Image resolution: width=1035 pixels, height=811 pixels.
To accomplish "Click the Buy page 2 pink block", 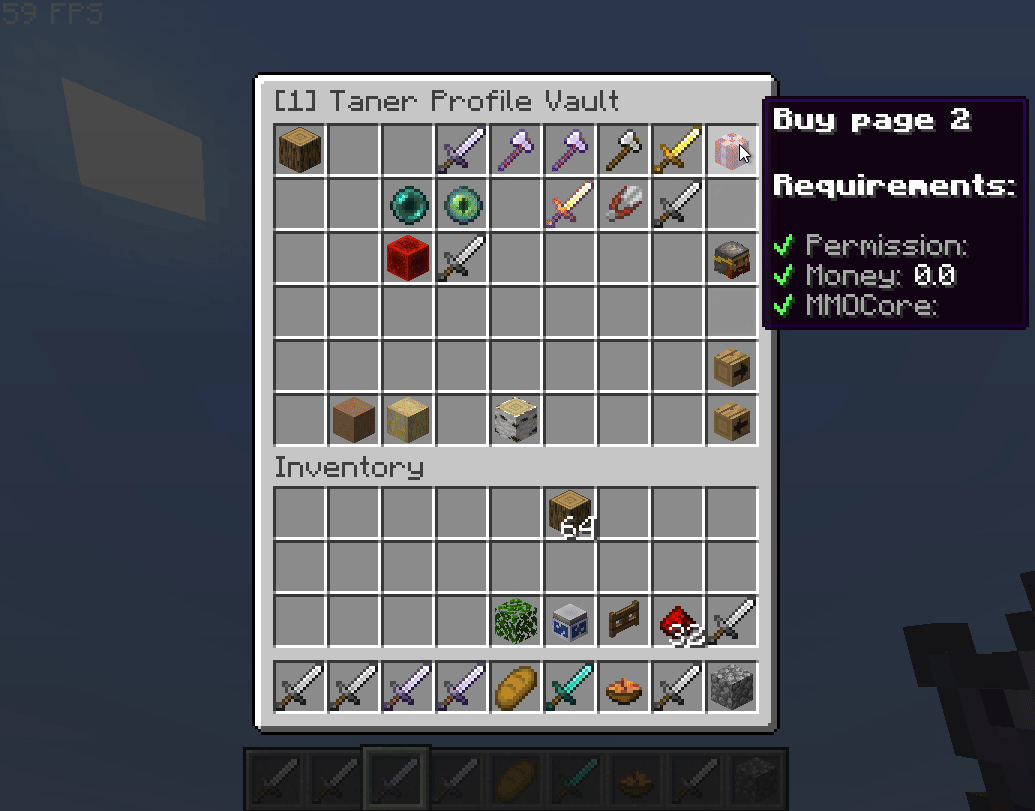I will coord(731,151).
